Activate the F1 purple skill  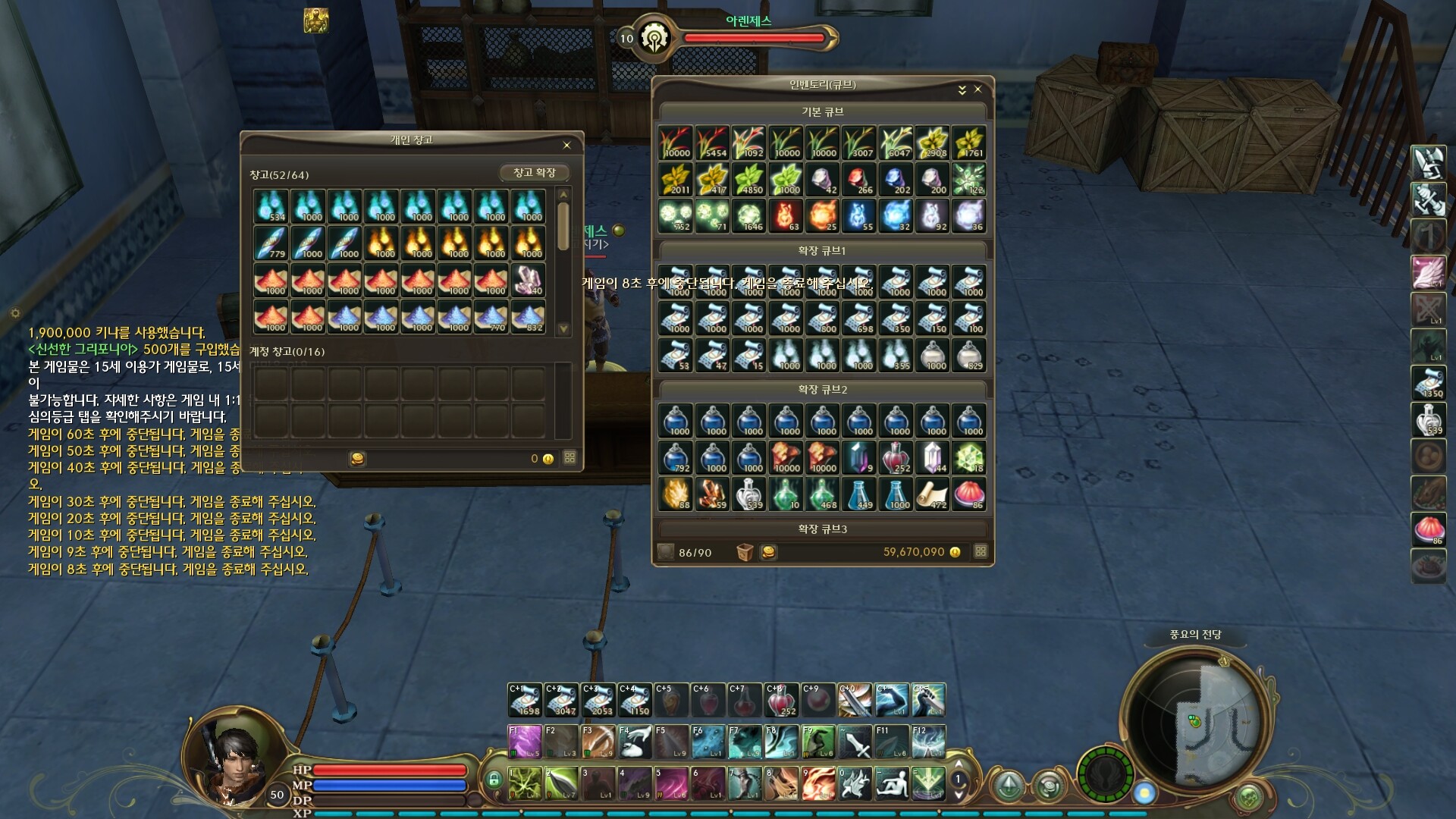[x=525, y=742]
